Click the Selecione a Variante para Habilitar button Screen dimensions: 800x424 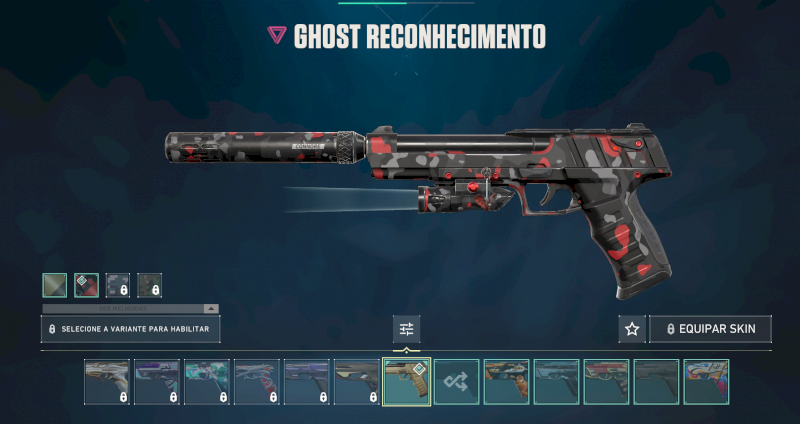click(x=130, y=329)
